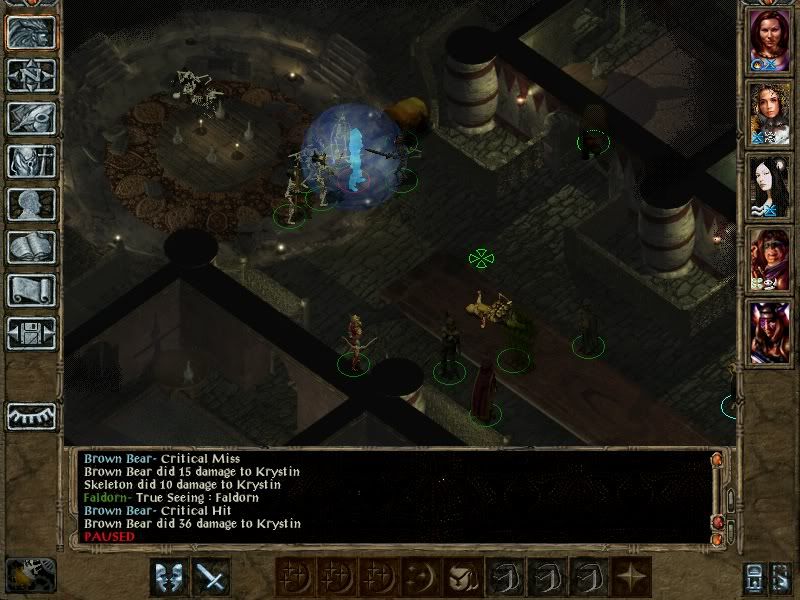The width and height of the screenshot is (800, 600).
Task: Choose the sword attack action
Action: pyautogui.click(x=211, y=576)
